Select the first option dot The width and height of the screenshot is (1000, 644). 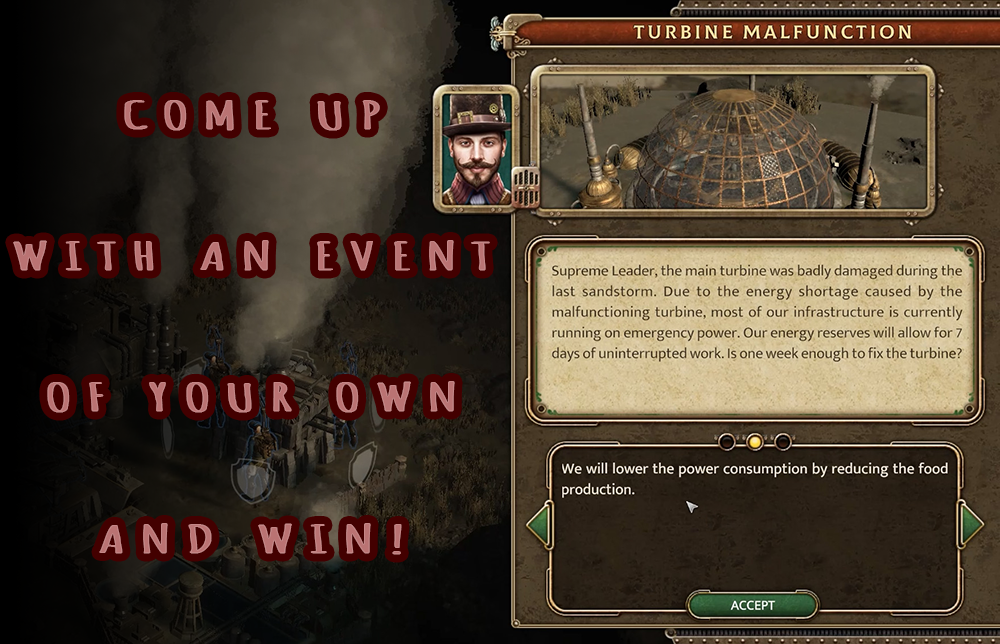click(x=727, y=441)
